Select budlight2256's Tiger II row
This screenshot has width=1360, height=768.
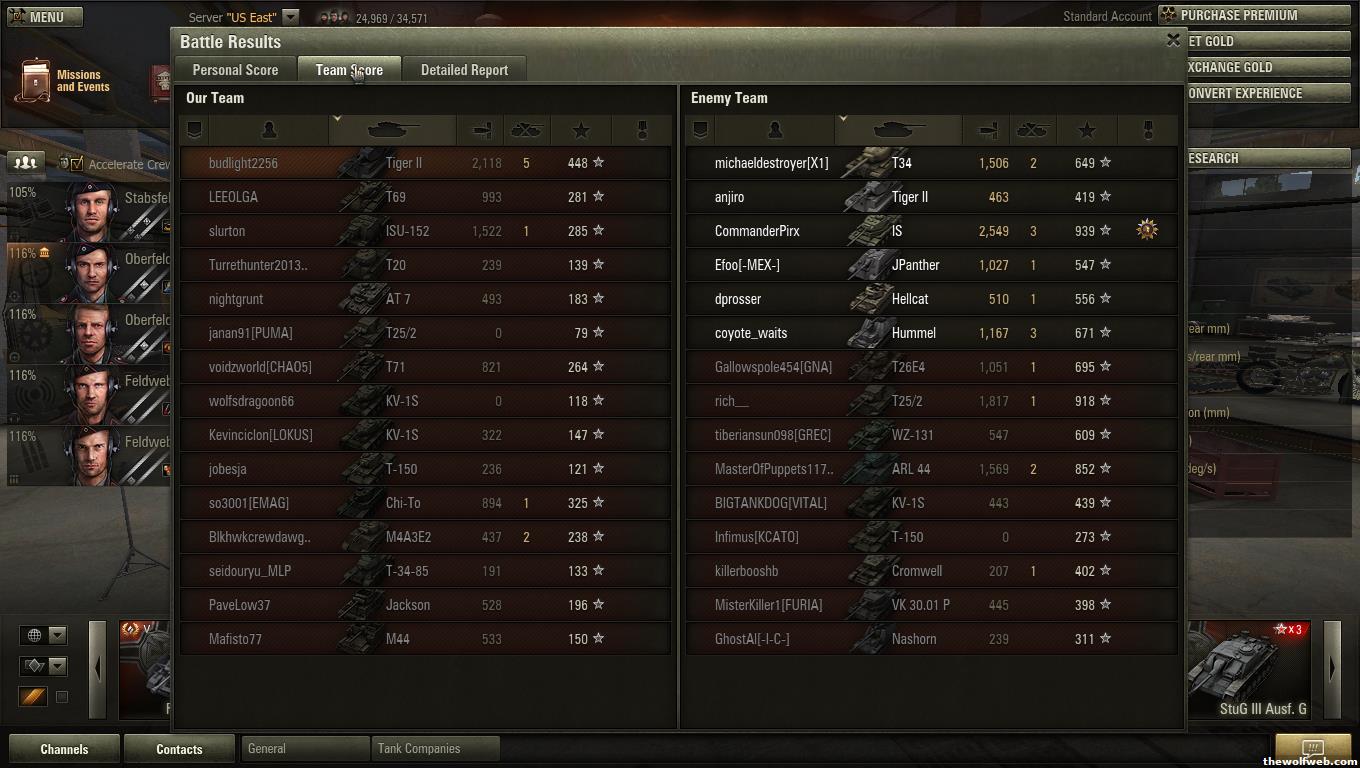click(425, 163)
